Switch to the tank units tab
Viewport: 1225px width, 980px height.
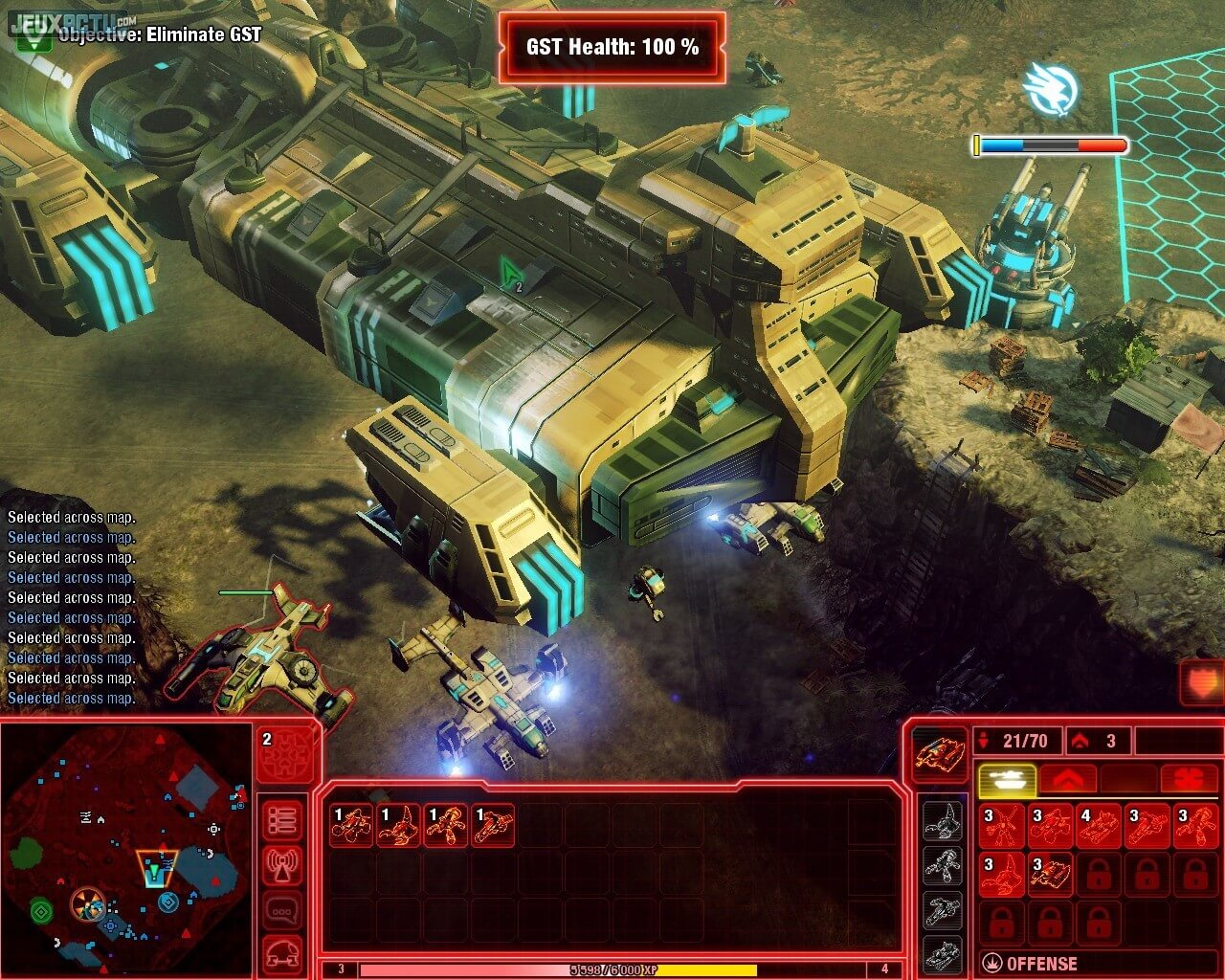(x=1006, y=779)
